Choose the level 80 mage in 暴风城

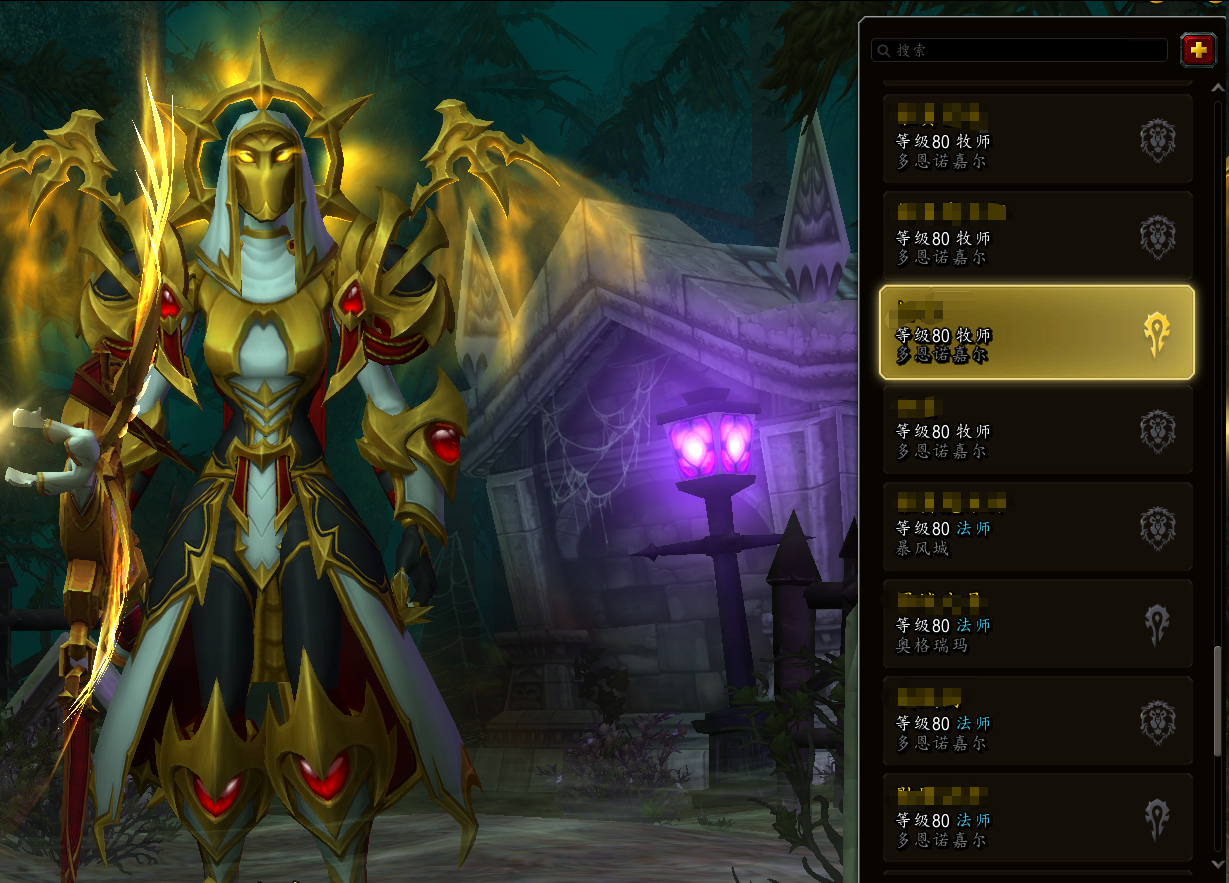click(1036, 527)
